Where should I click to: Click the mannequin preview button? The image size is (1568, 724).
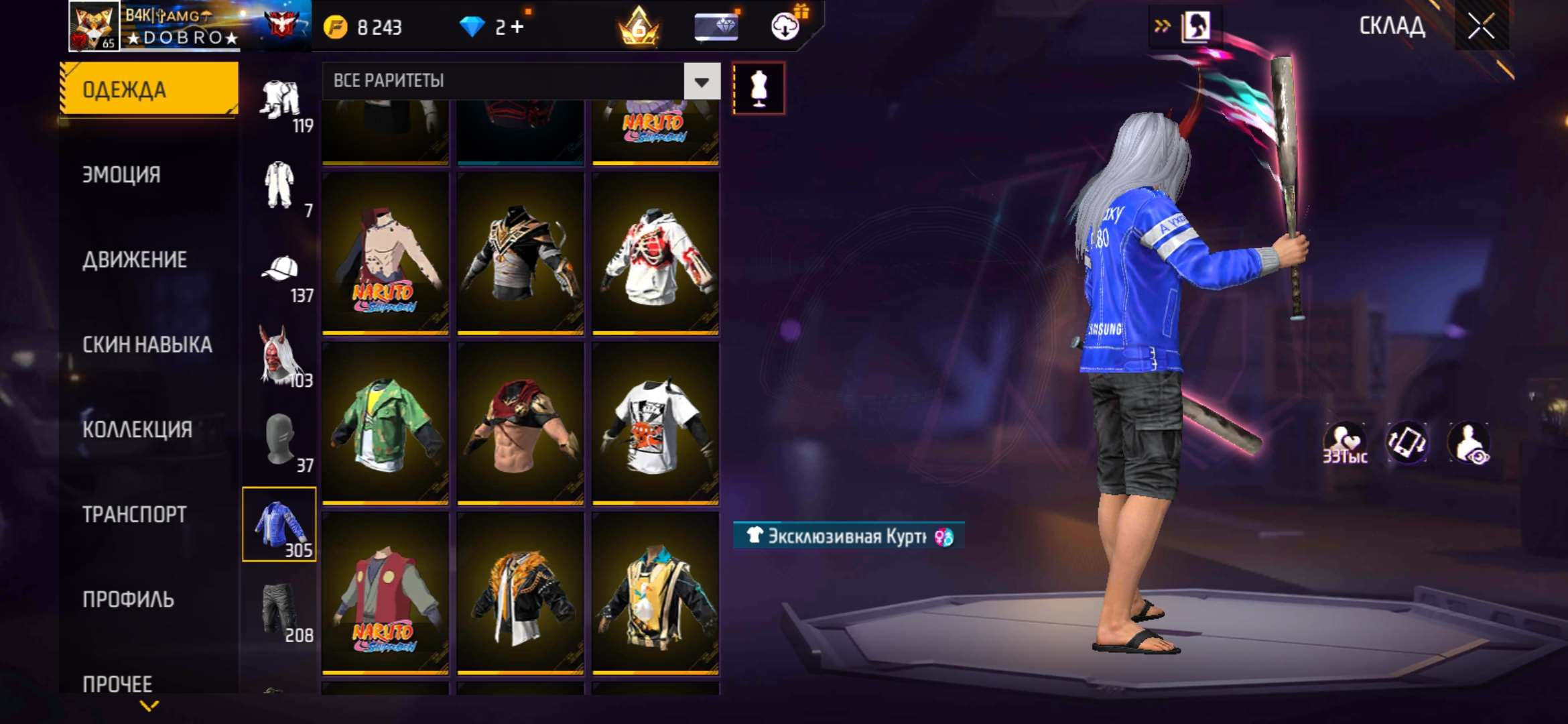pos(759,88)
